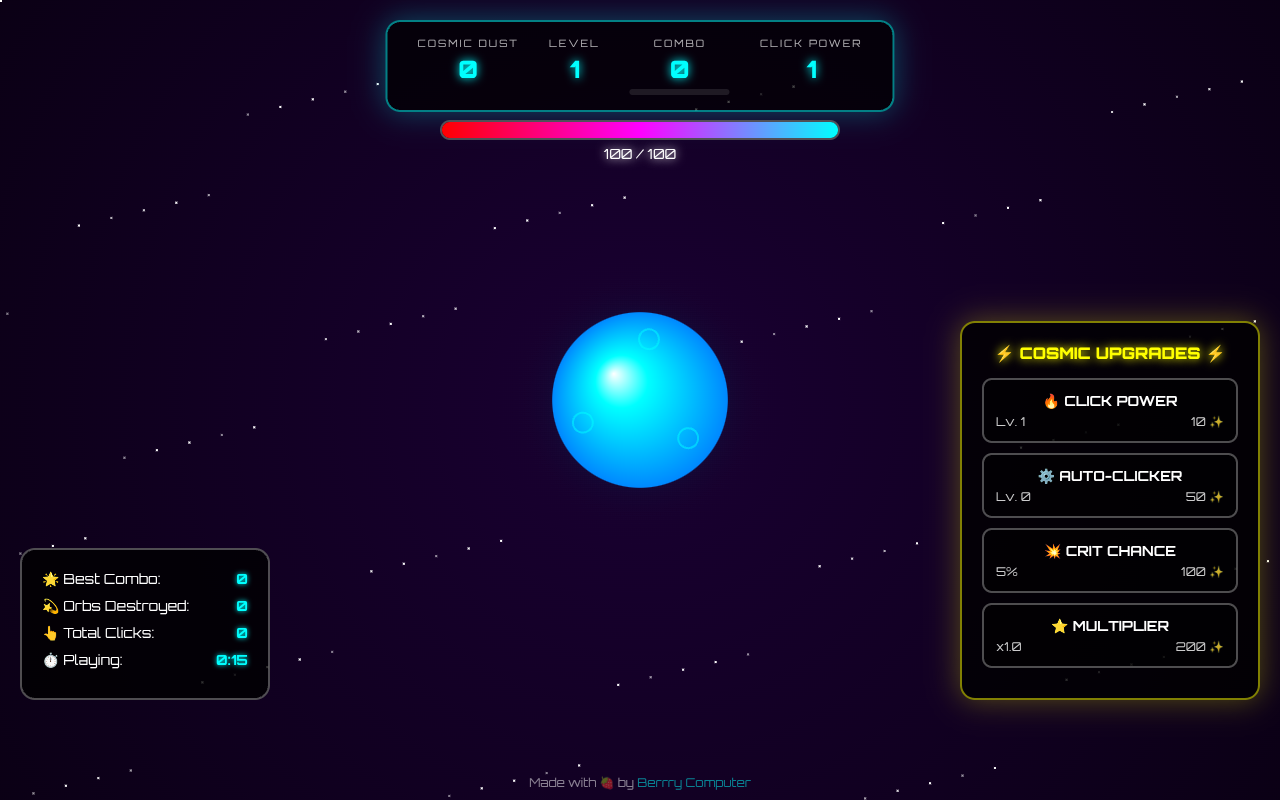
Task: Click the glowing blue orb
Action: pyautogui.click(x=640, y=400)
